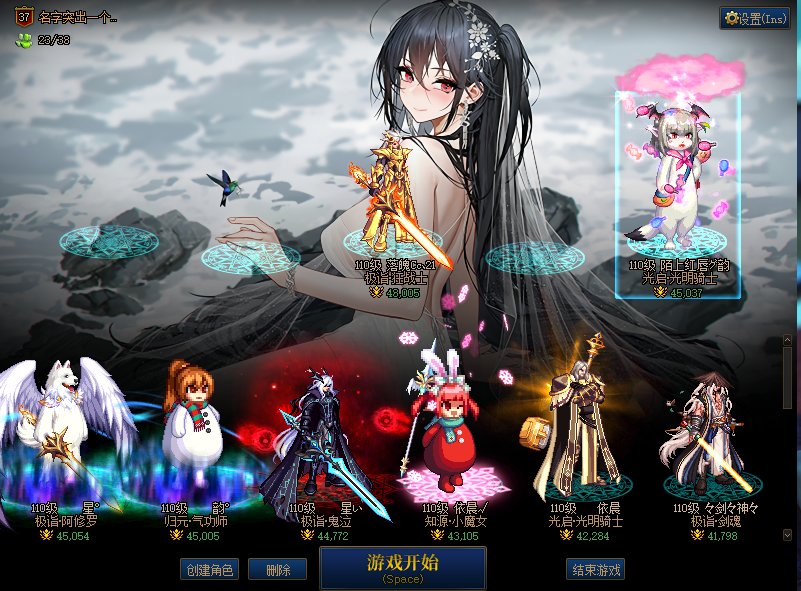Screen dimensions: 801x591
Task: Click the character list scrollbar up arrow
Action: coord(787,341)
